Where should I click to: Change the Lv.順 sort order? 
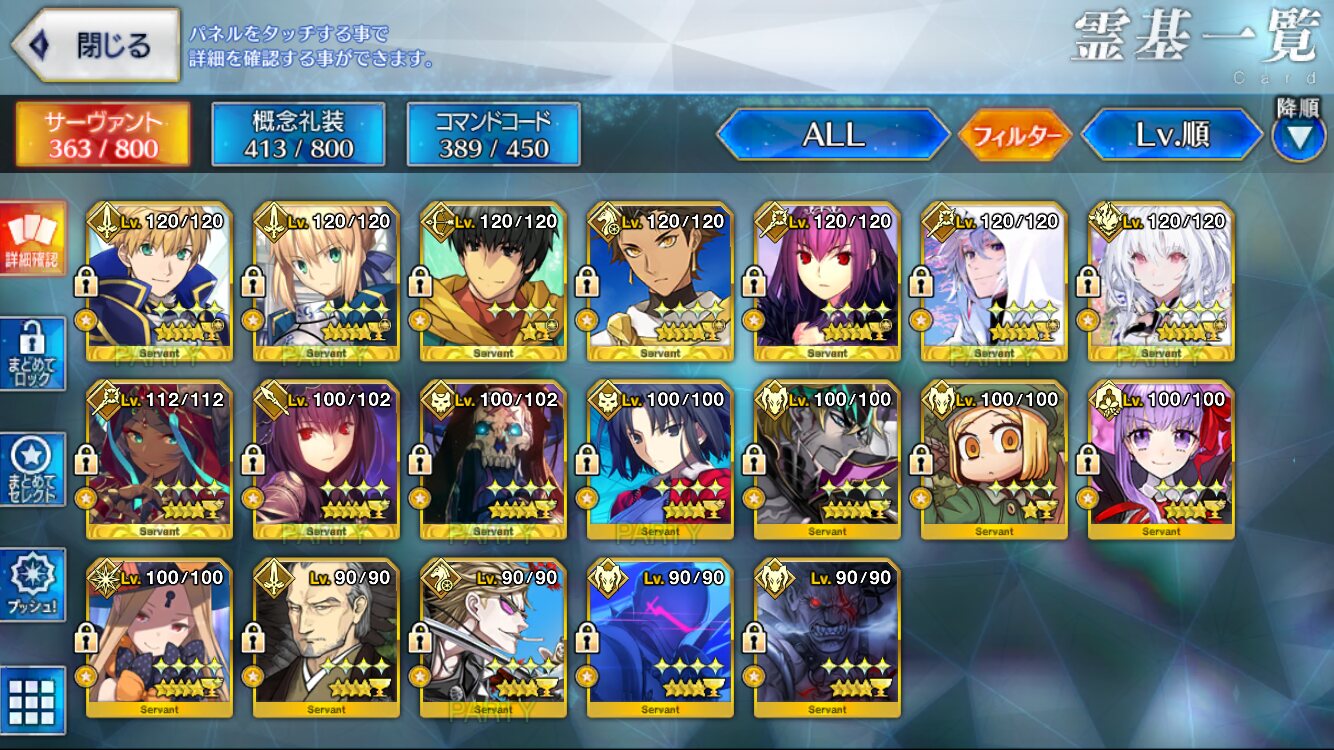coord(1172,135)
